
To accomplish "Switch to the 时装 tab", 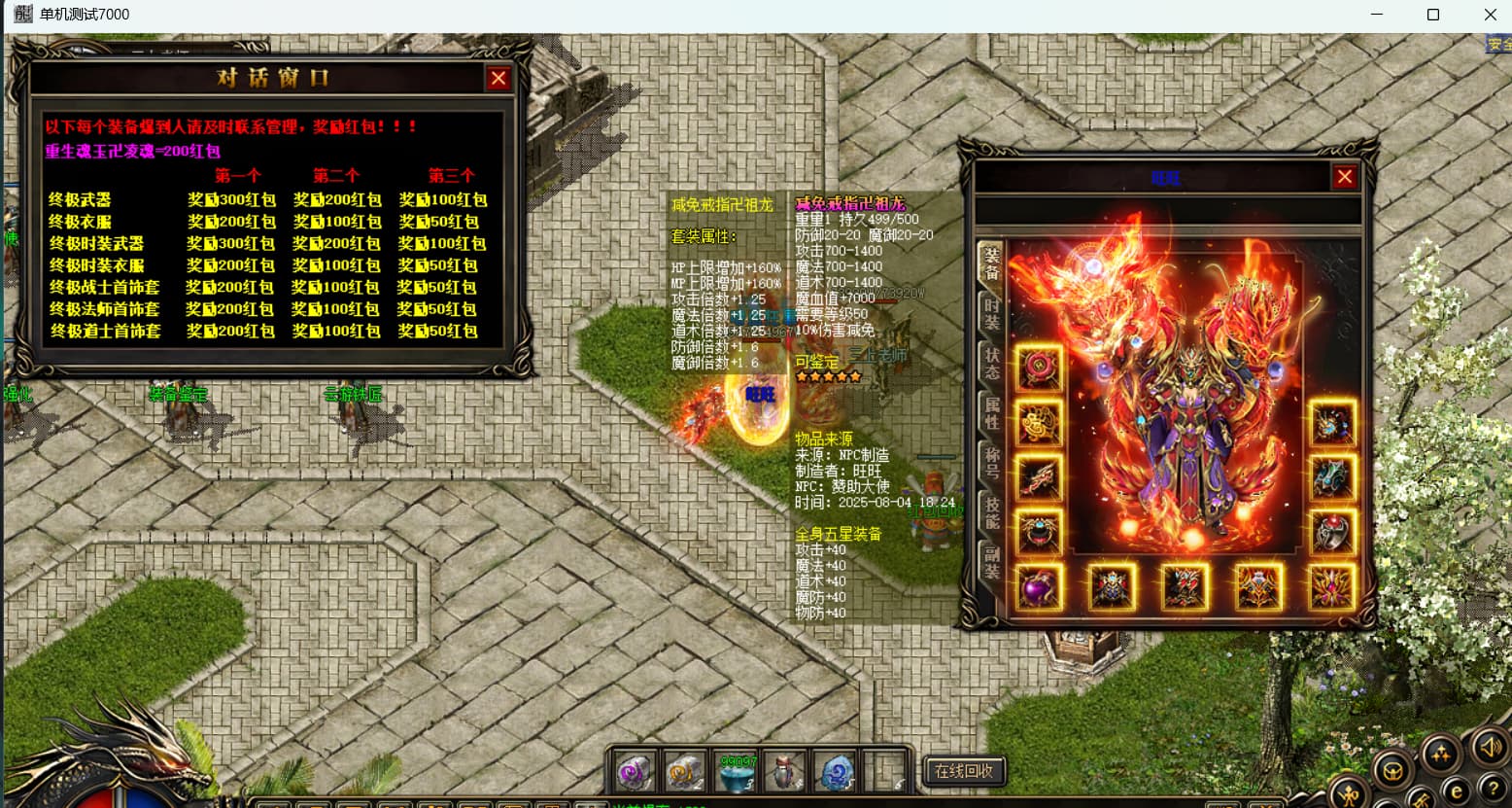I will click(991, 313).
